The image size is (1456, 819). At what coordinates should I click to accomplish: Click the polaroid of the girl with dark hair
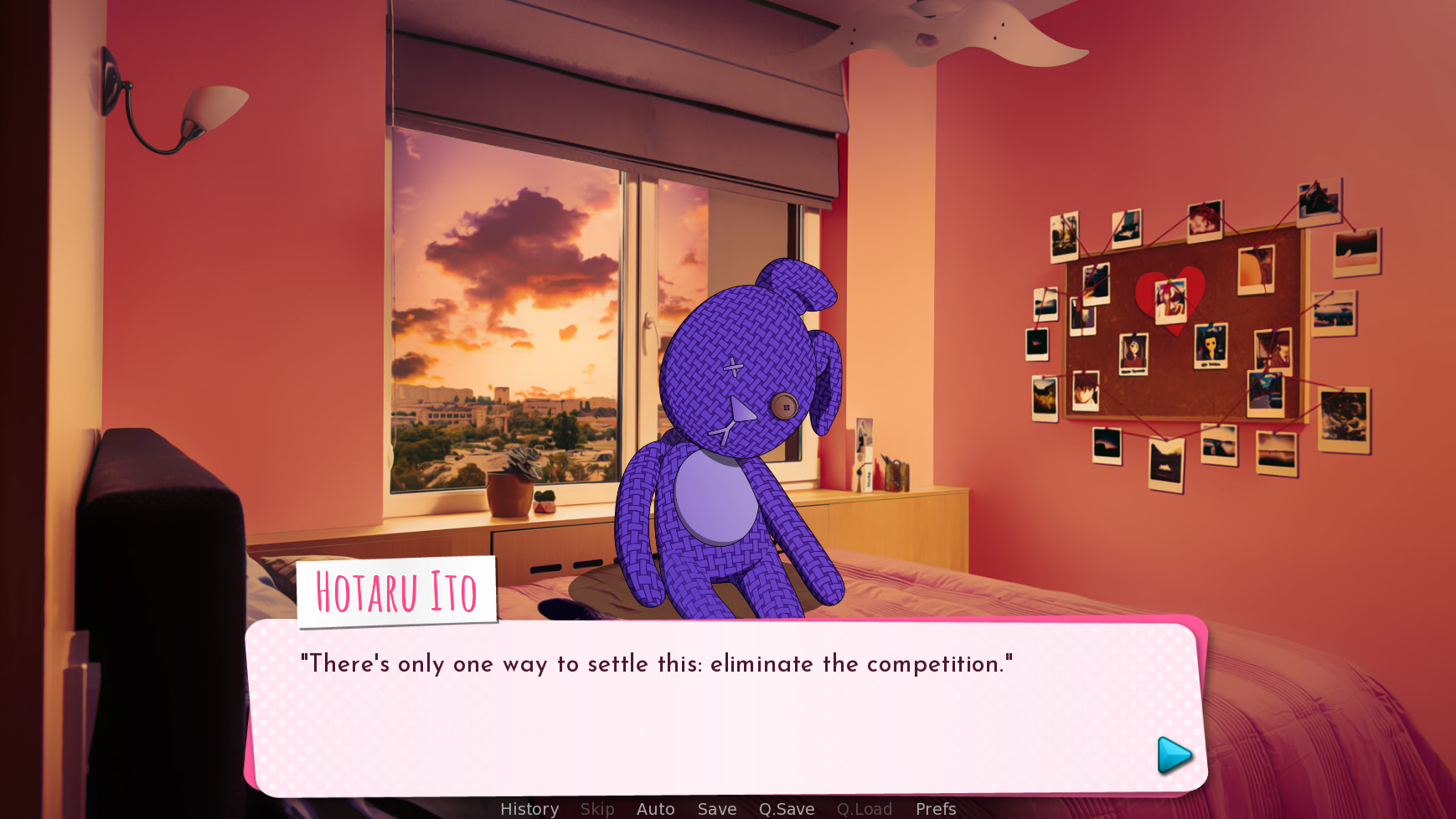tap(1211, 345)
